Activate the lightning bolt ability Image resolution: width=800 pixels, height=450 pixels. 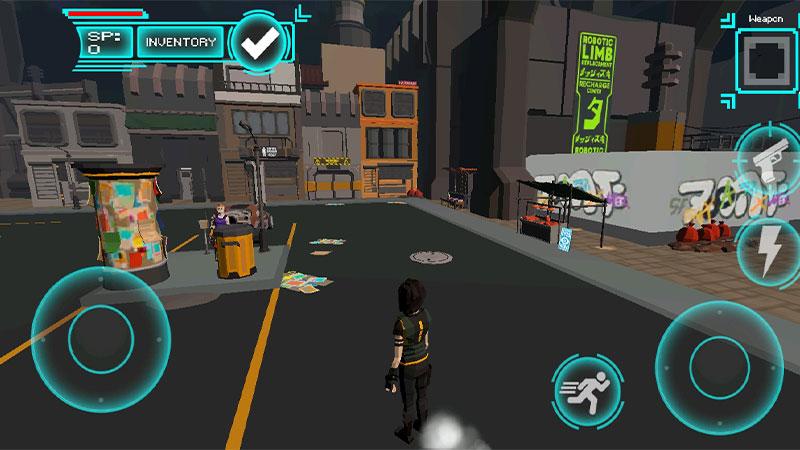pyautogui.click(x=770, y=250)
